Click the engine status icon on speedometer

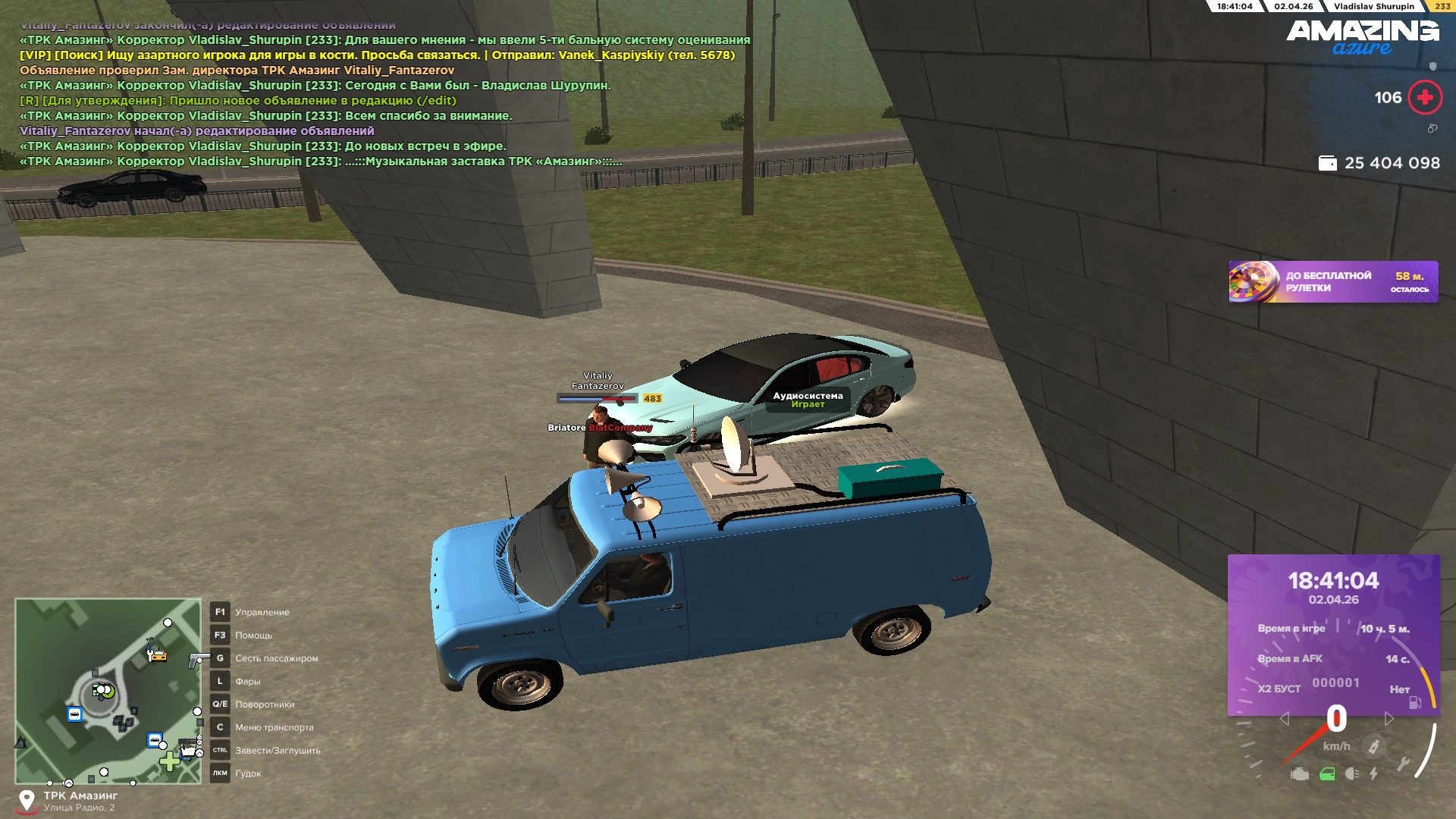point(1300,774)
